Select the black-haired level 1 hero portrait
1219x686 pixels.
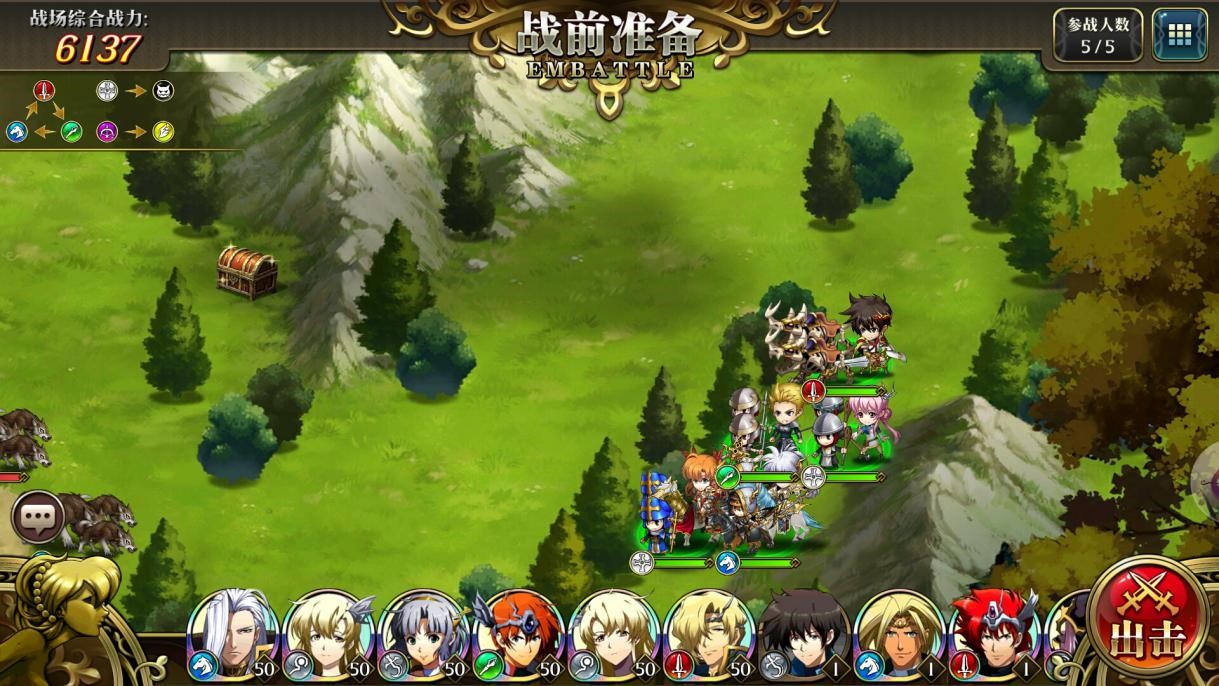tap(803, 633)
